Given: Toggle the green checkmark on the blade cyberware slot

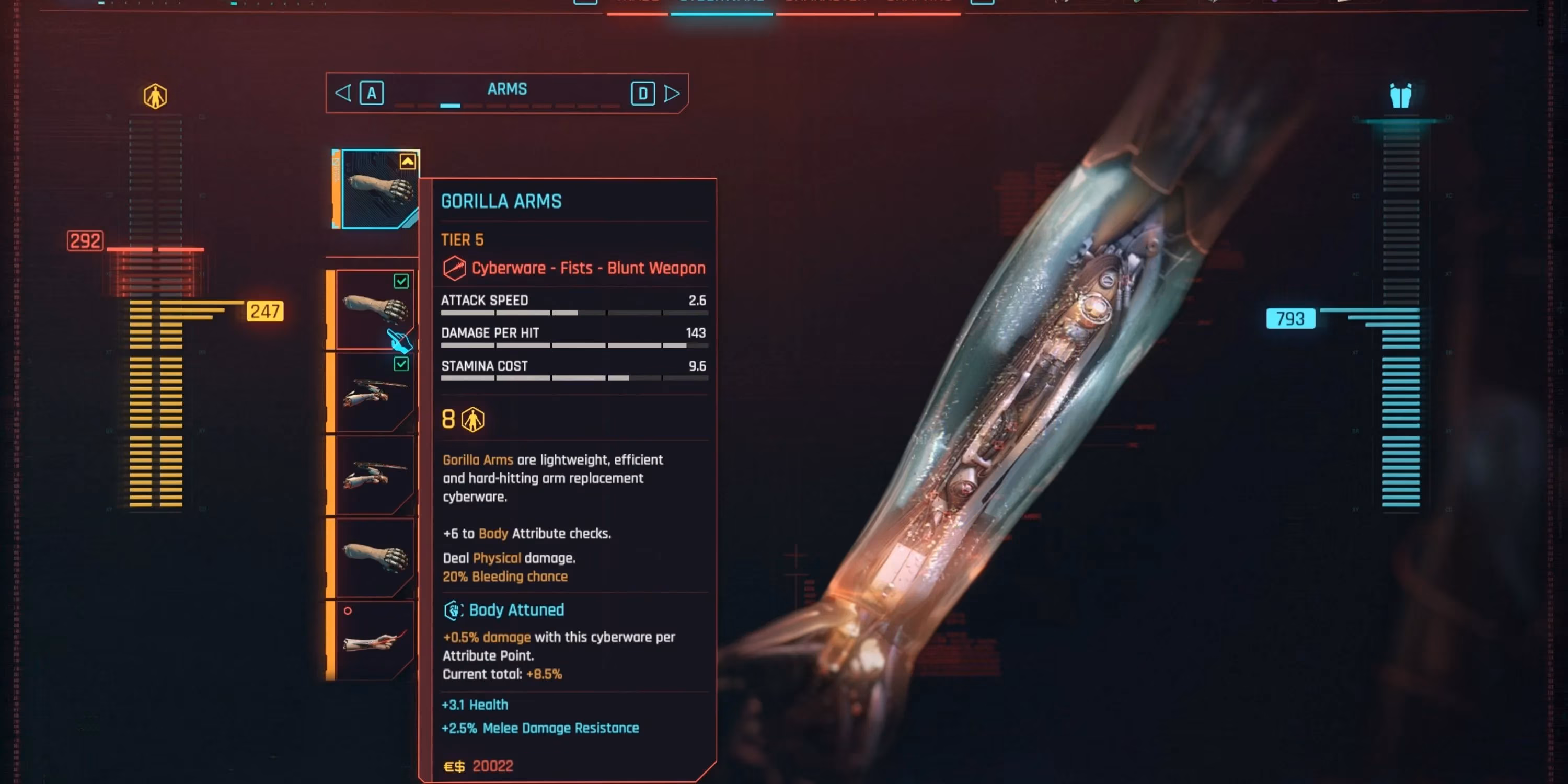Looking at the screenshot, I should point(401,365).
